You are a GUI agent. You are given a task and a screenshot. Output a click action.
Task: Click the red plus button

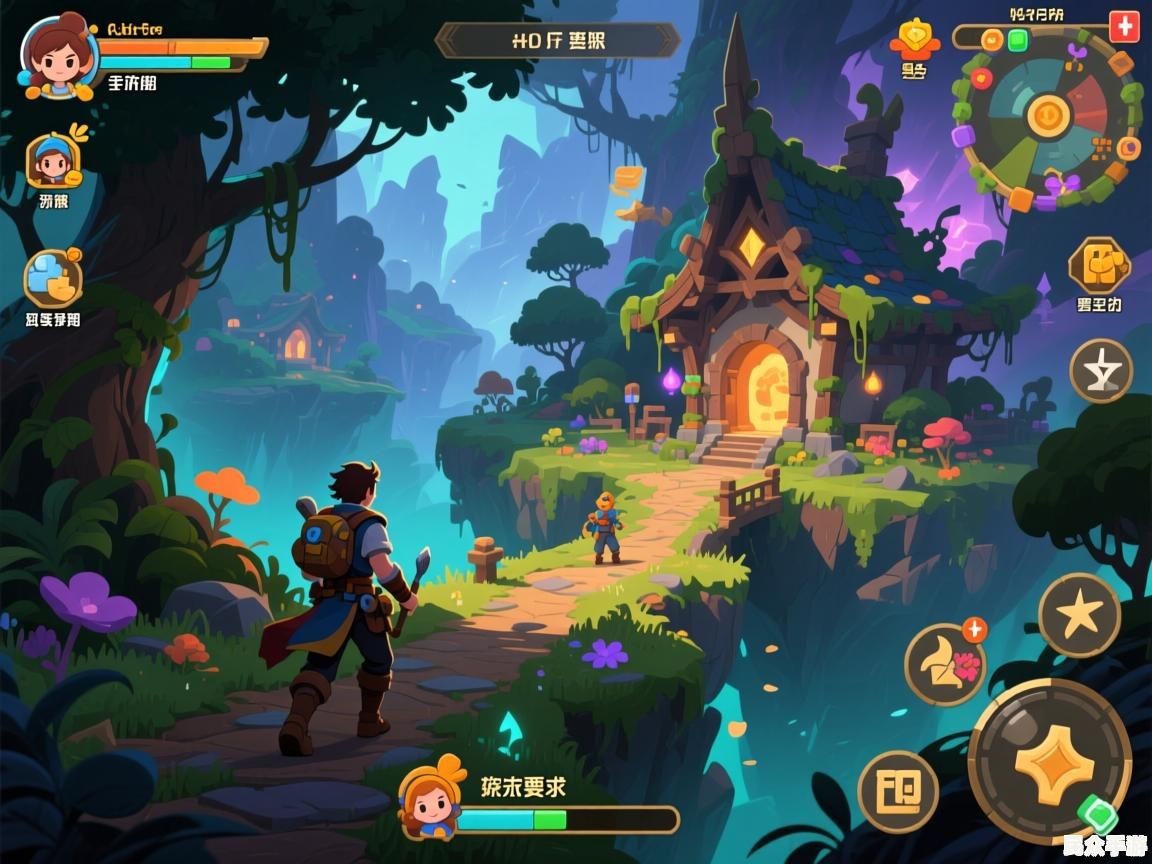[x=1124, y=27]
